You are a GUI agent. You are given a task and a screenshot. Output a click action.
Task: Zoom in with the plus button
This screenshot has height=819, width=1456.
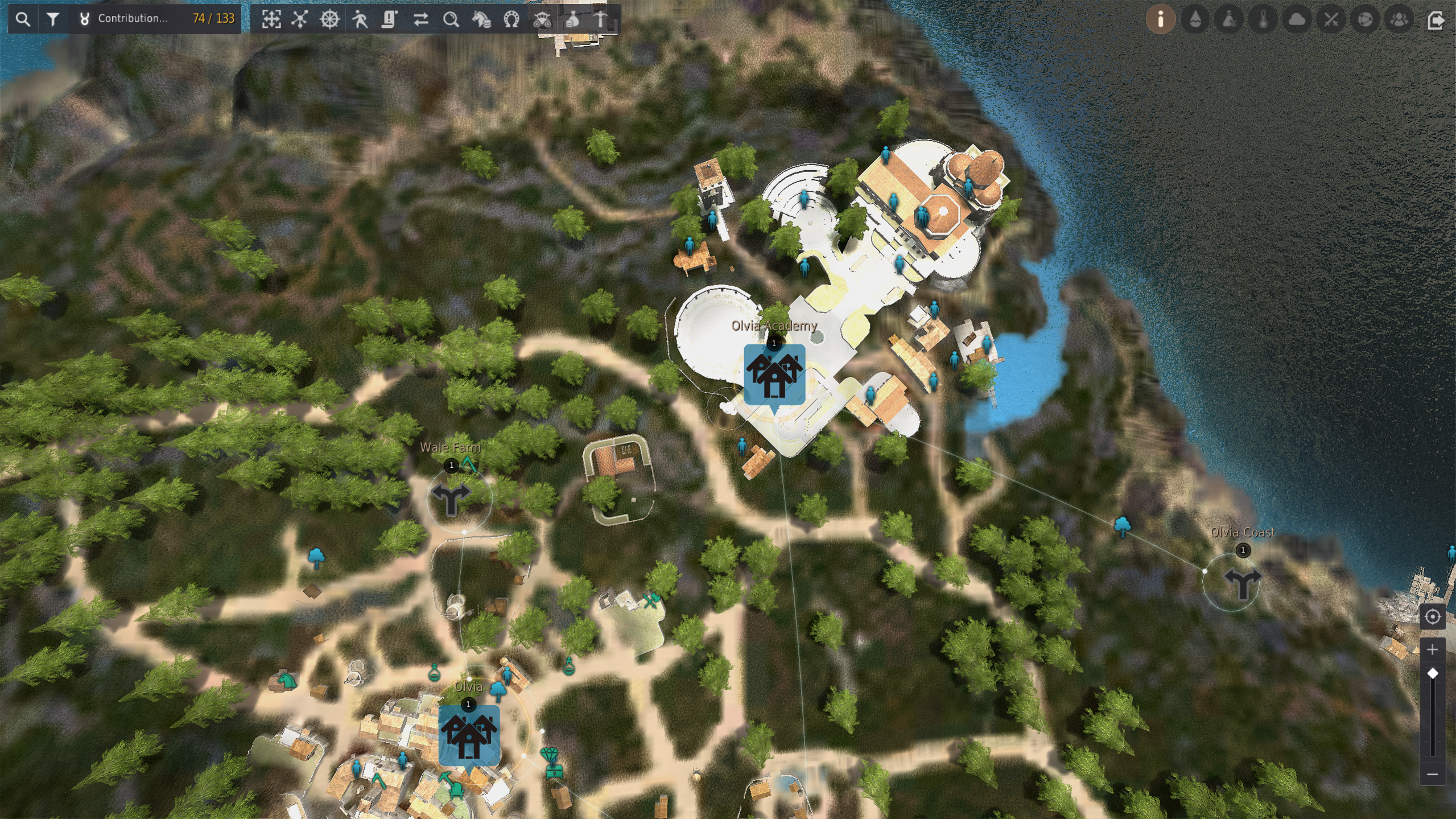point(1432,649)
